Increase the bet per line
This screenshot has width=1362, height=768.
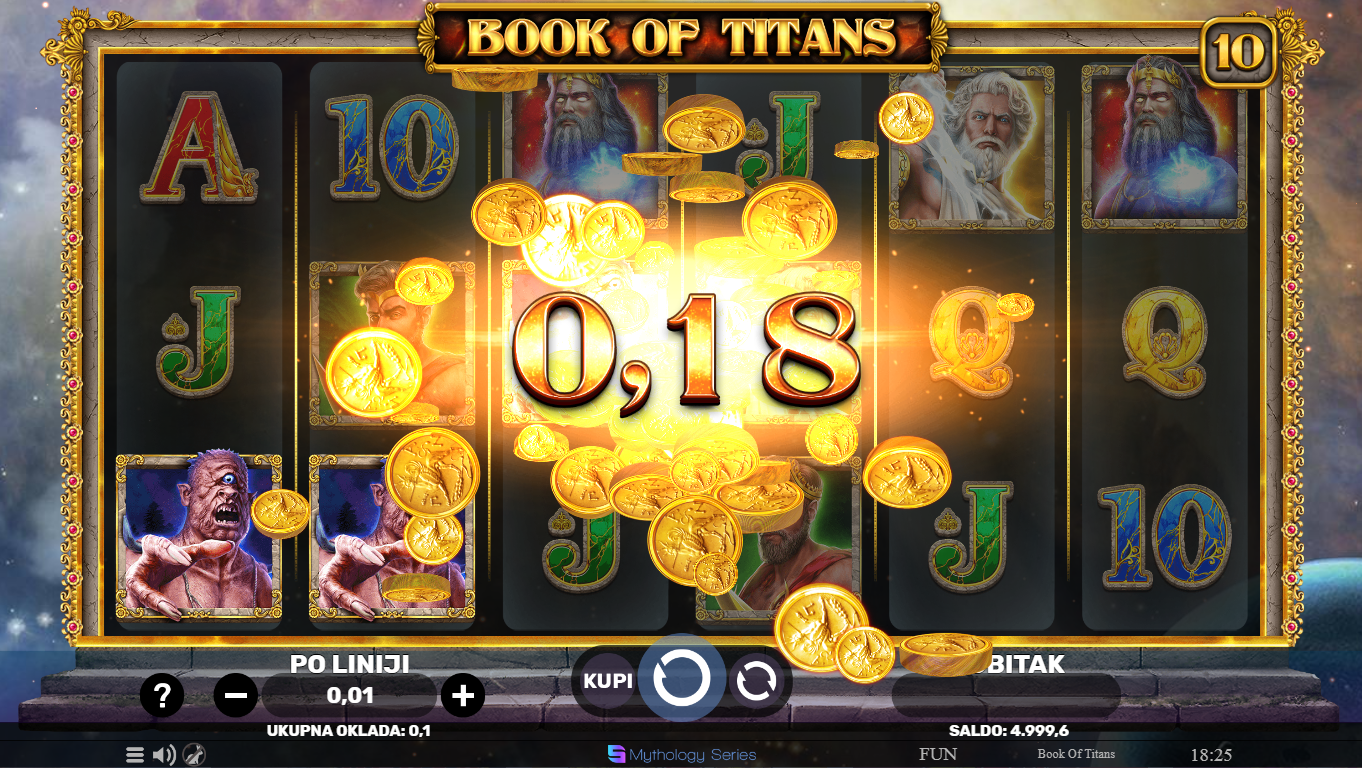coord(462,694)
